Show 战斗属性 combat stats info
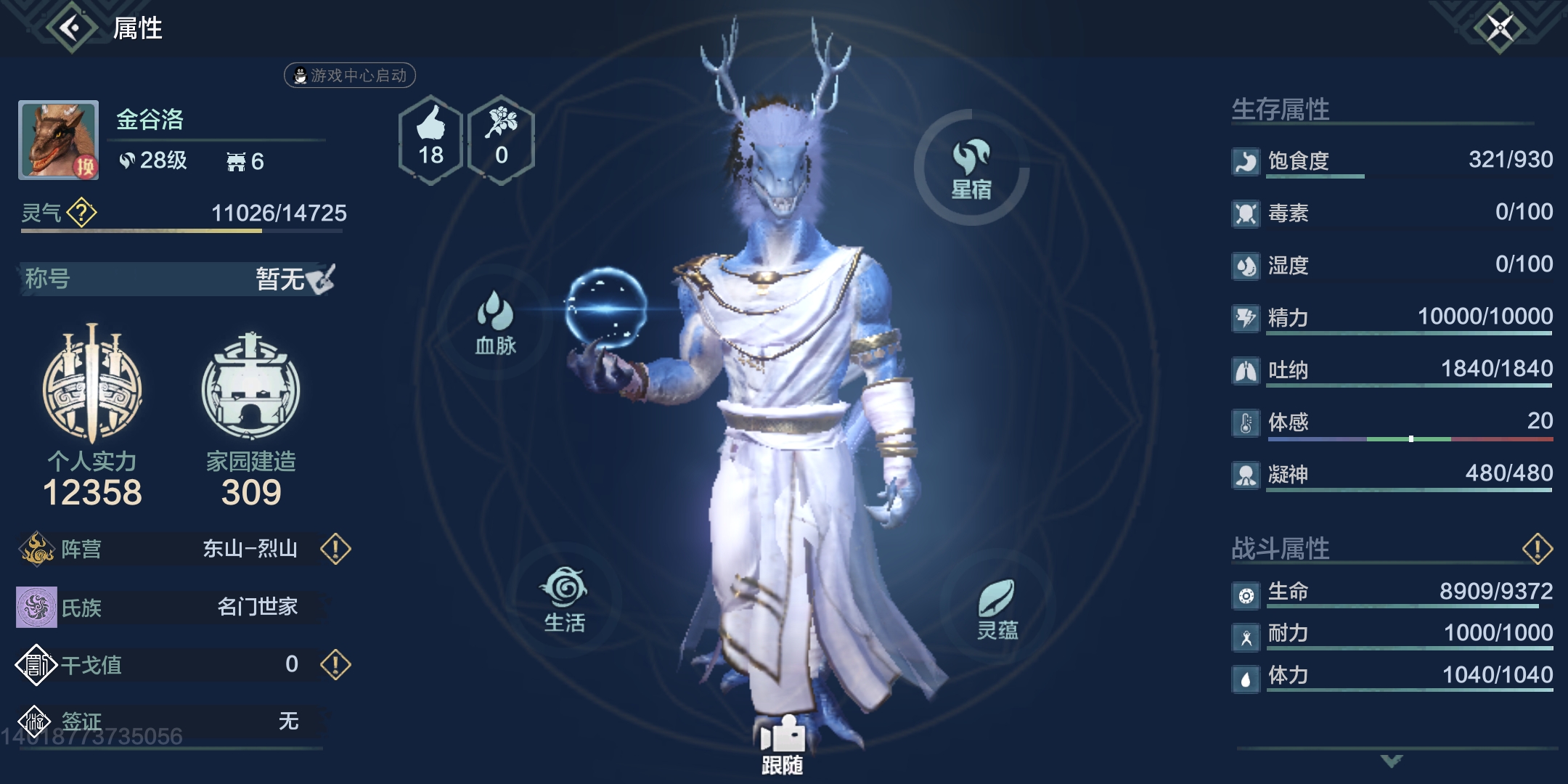This screenshot has width=1568, height=784. 1537,549
